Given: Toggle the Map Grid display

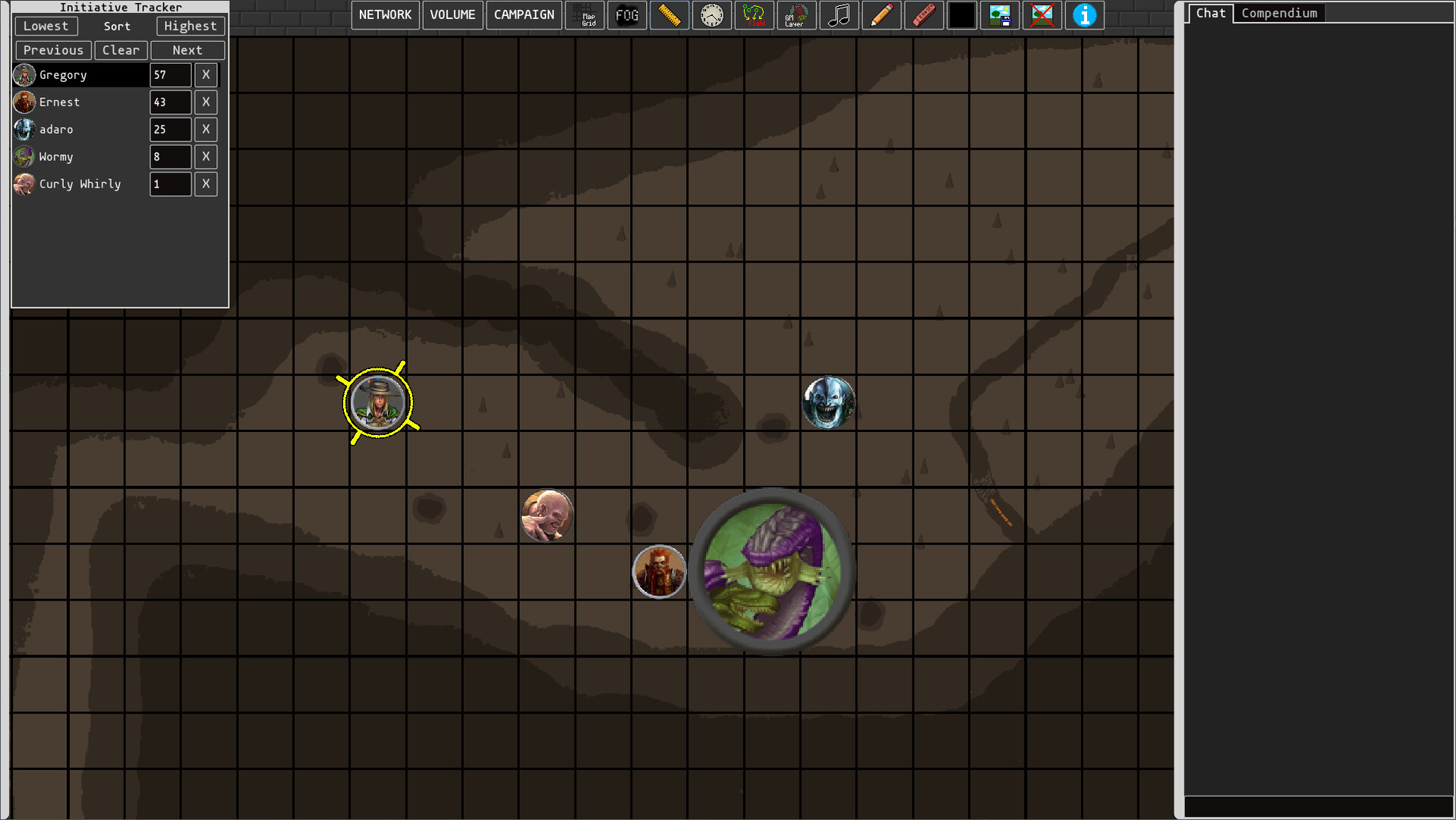Looking at the screenshot, I should [x=585, y=15].
